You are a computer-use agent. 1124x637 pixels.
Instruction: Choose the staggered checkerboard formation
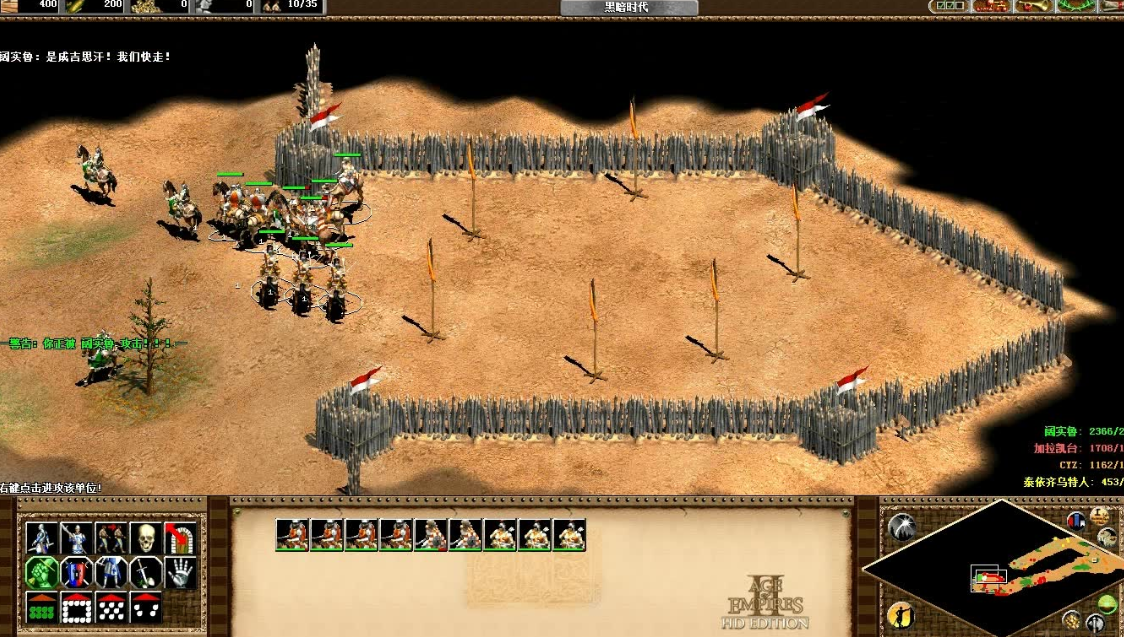(110, 606)
